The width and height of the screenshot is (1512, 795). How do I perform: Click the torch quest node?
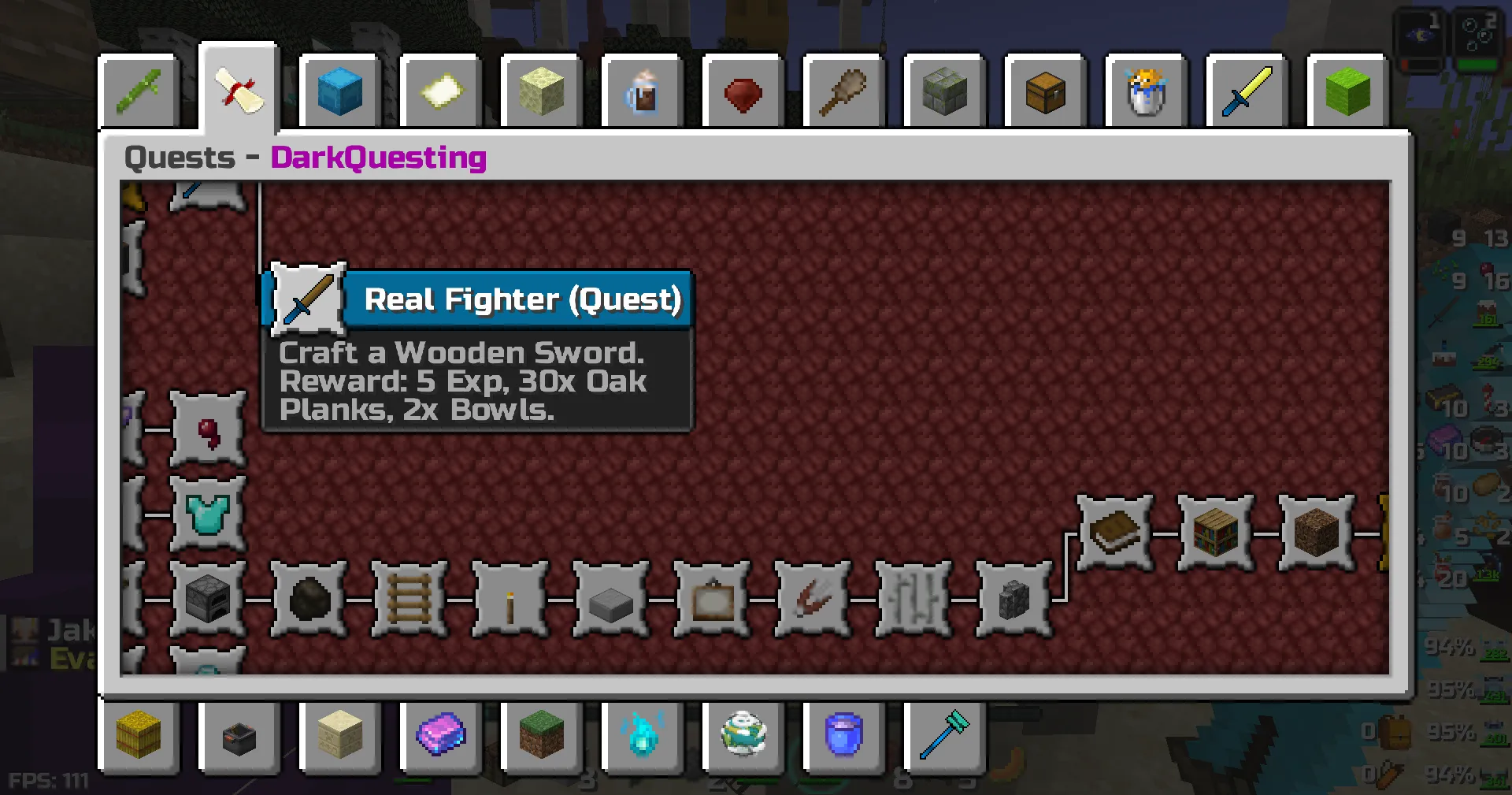click(x=509, y=599)
